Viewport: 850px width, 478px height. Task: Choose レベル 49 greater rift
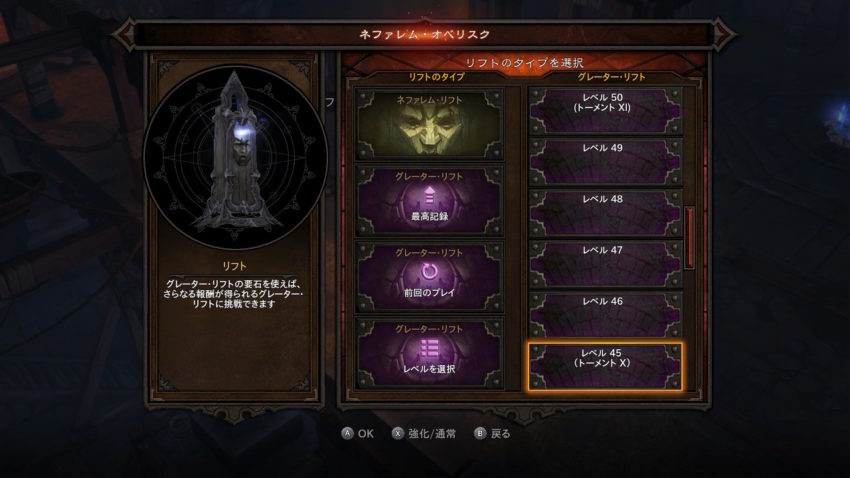[x=604, y=161]
